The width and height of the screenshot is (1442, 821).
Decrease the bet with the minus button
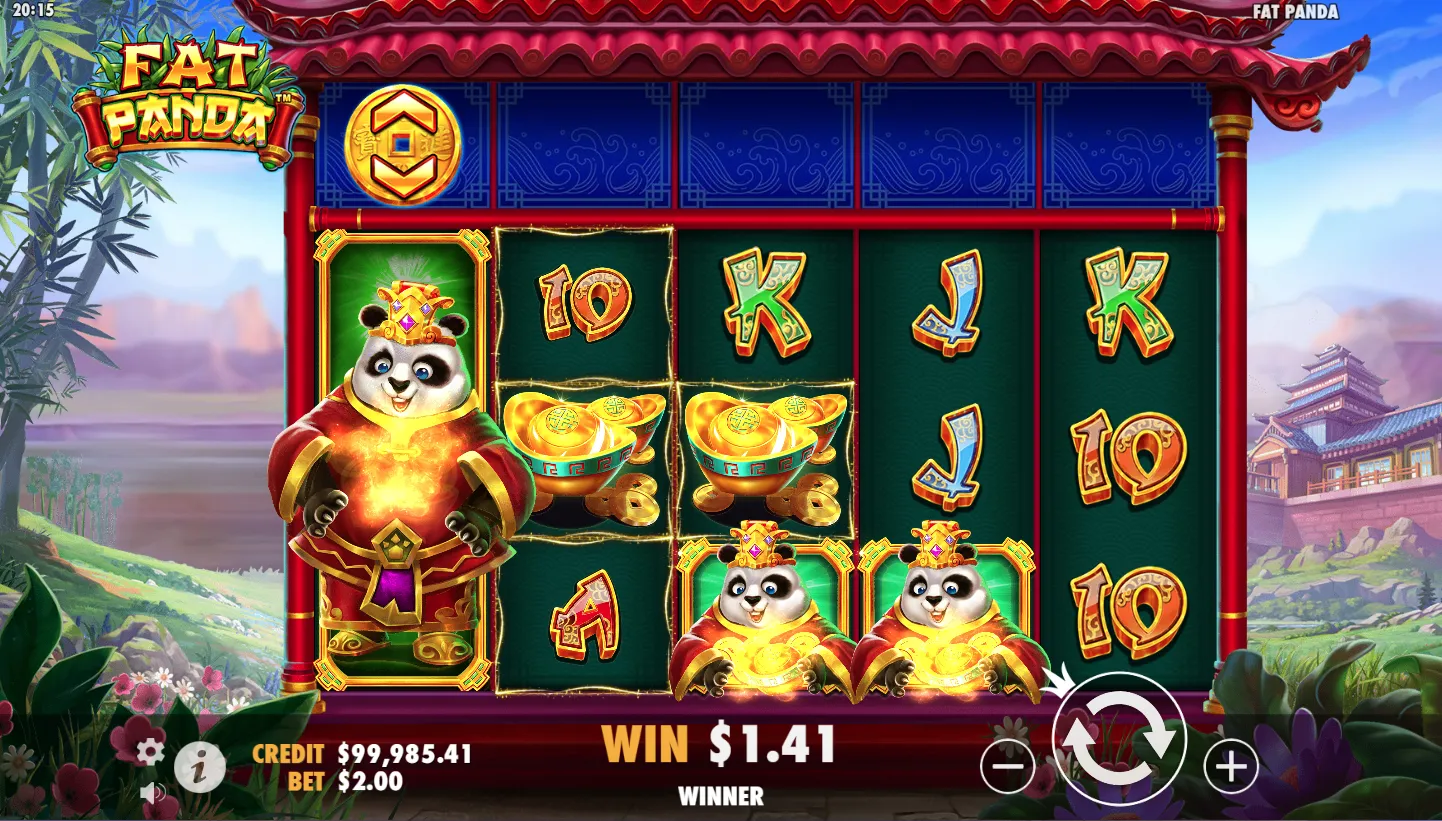click(x=1008, y=767)
